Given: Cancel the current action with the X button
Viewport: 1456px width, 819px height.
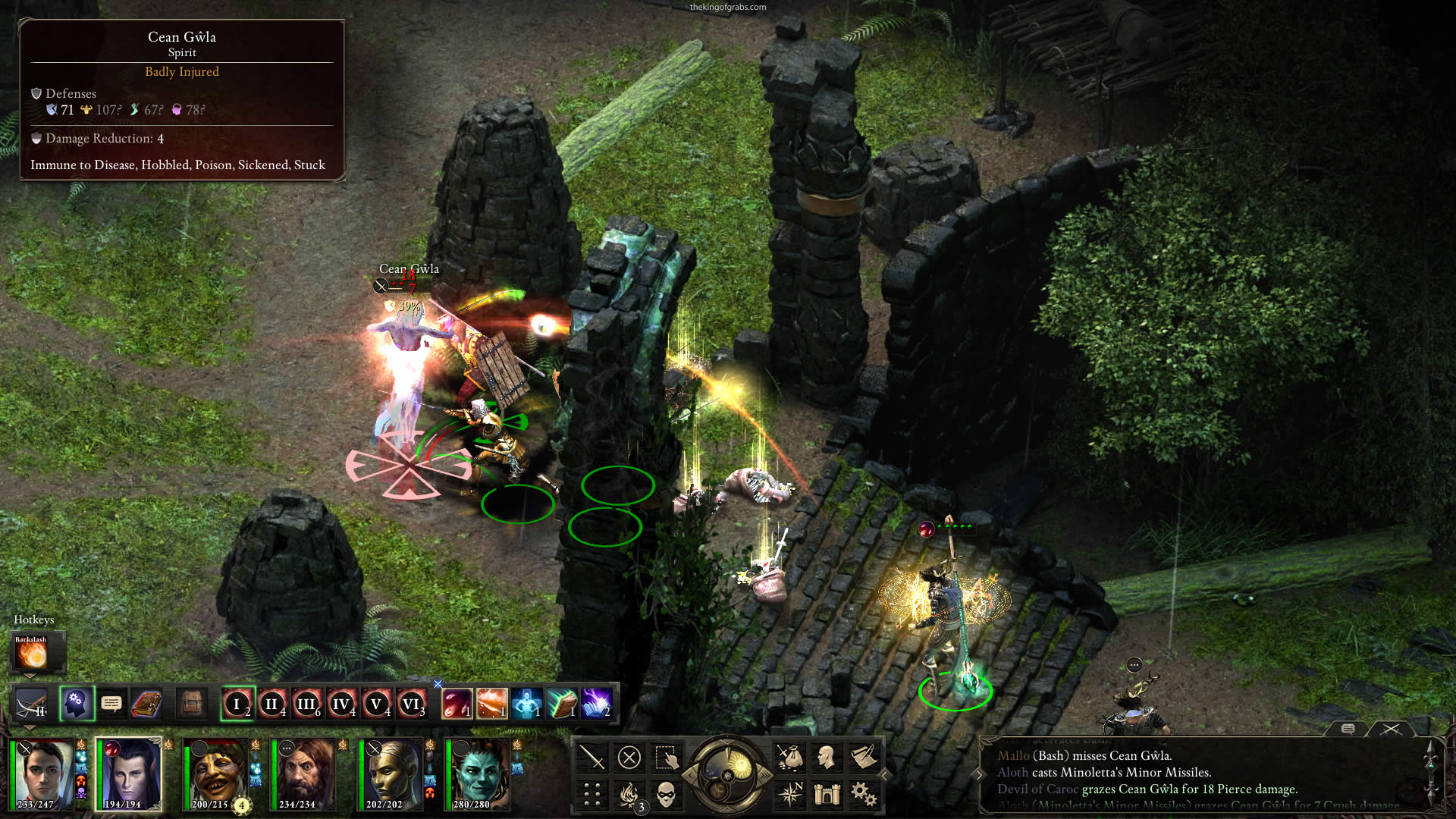Looking at the screenshot, I should coord(629,757).
